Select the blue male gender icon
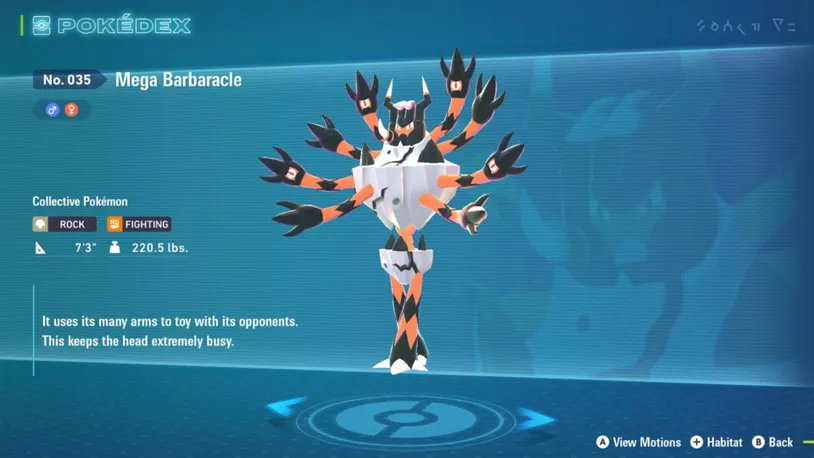This screenshot has height=458, width=814. pyautogui.click(x=53, y=110)
